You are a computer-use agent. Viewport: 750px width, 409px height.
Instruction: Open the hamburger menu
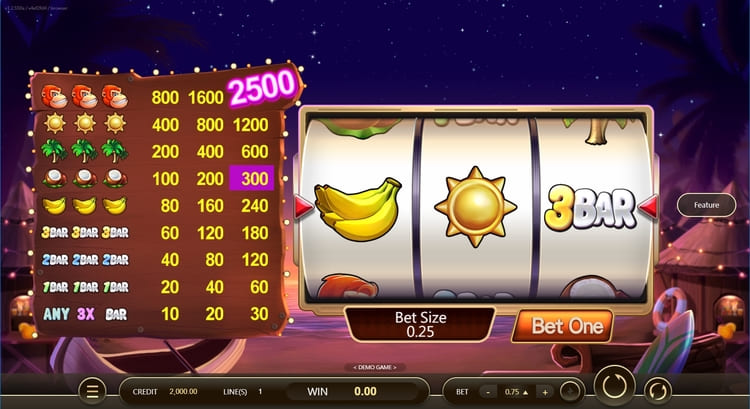pyautogui.click(x=93, y=391)
